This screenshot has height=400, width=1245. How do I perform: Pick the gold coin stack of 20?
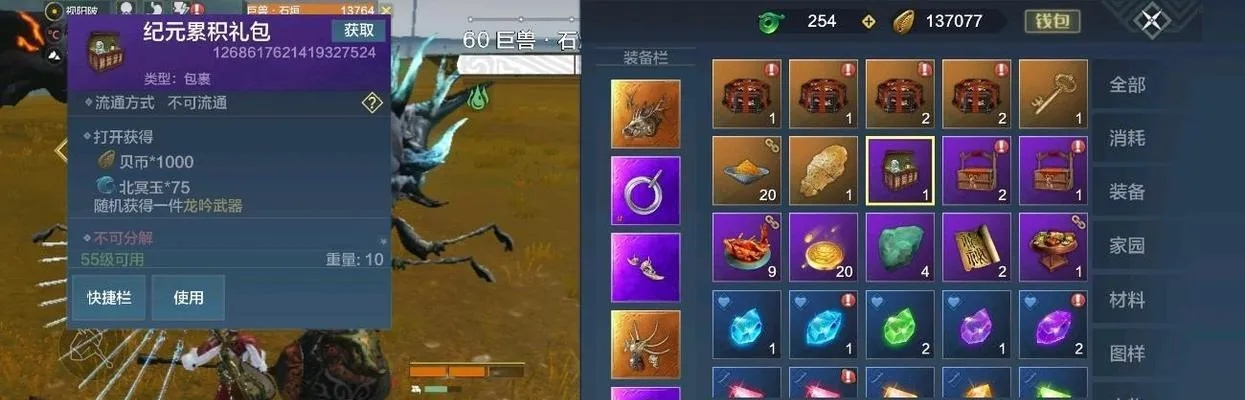(823, 247)
